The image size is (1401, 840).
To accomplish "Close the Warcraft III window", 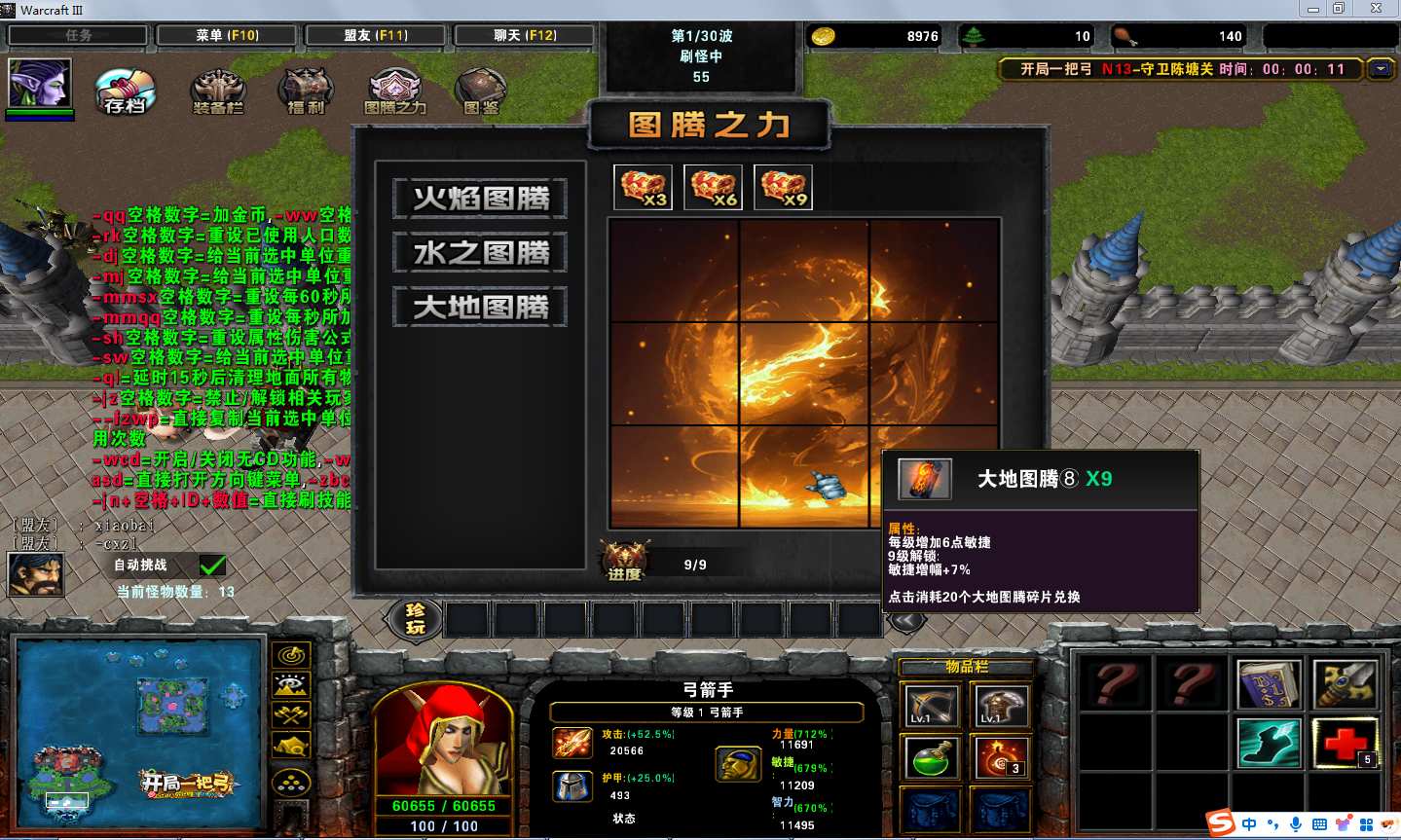I will pos(1376,9).
